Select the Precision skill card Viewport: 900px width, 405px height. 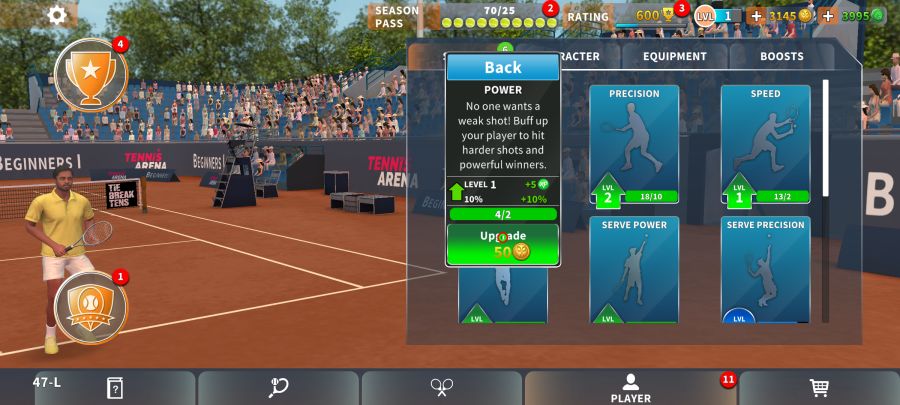click(x=634, y=144)
